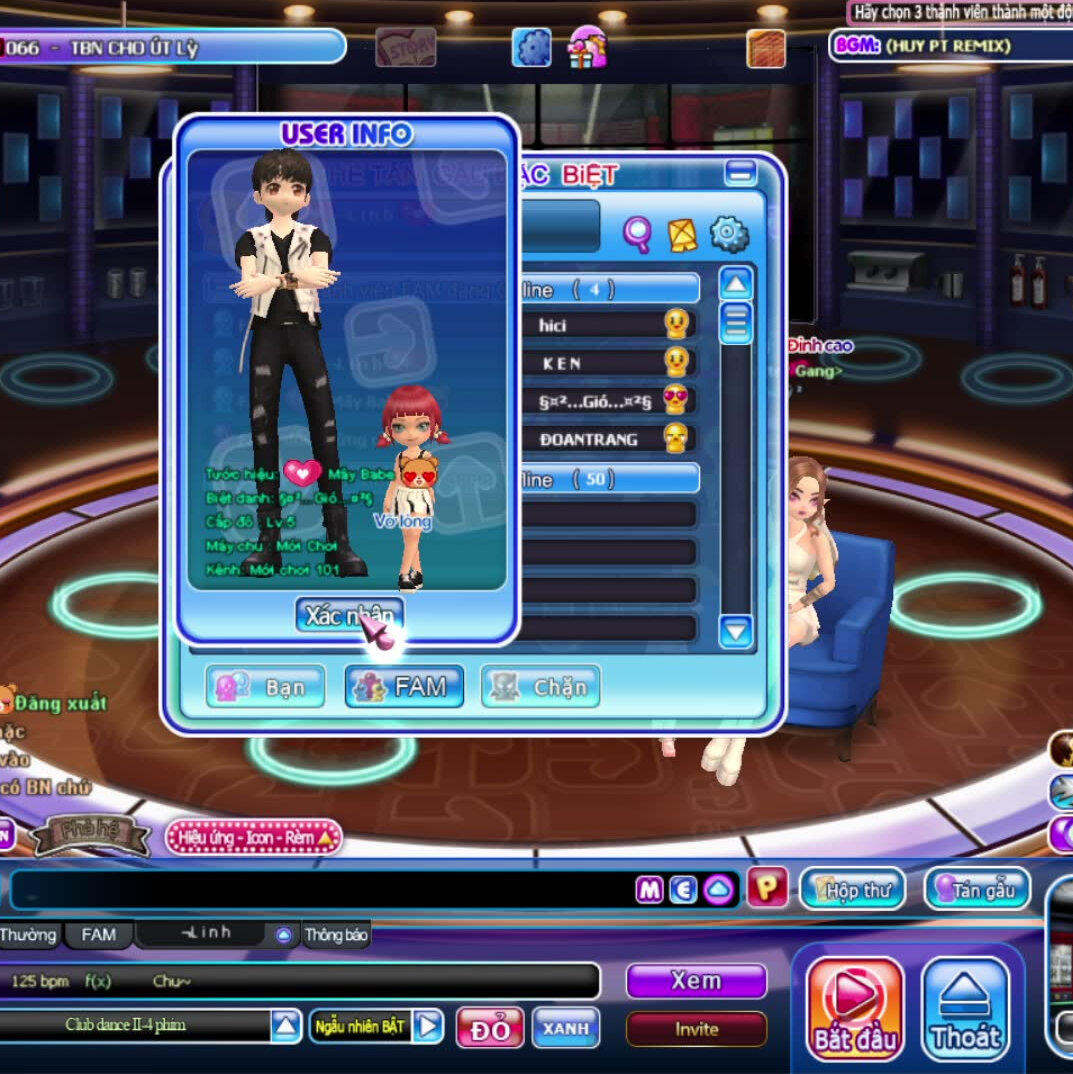Open the Xem view button
Screen dimensions: 1073x1074
coord(696,981)
